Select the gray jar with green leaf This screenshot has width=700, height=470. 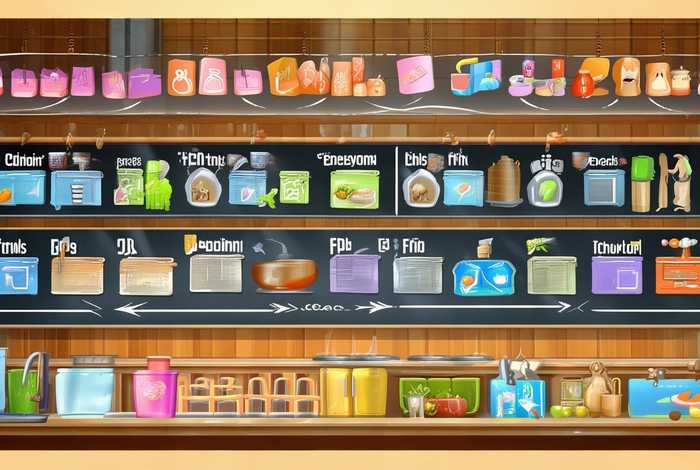coord(544,185)
